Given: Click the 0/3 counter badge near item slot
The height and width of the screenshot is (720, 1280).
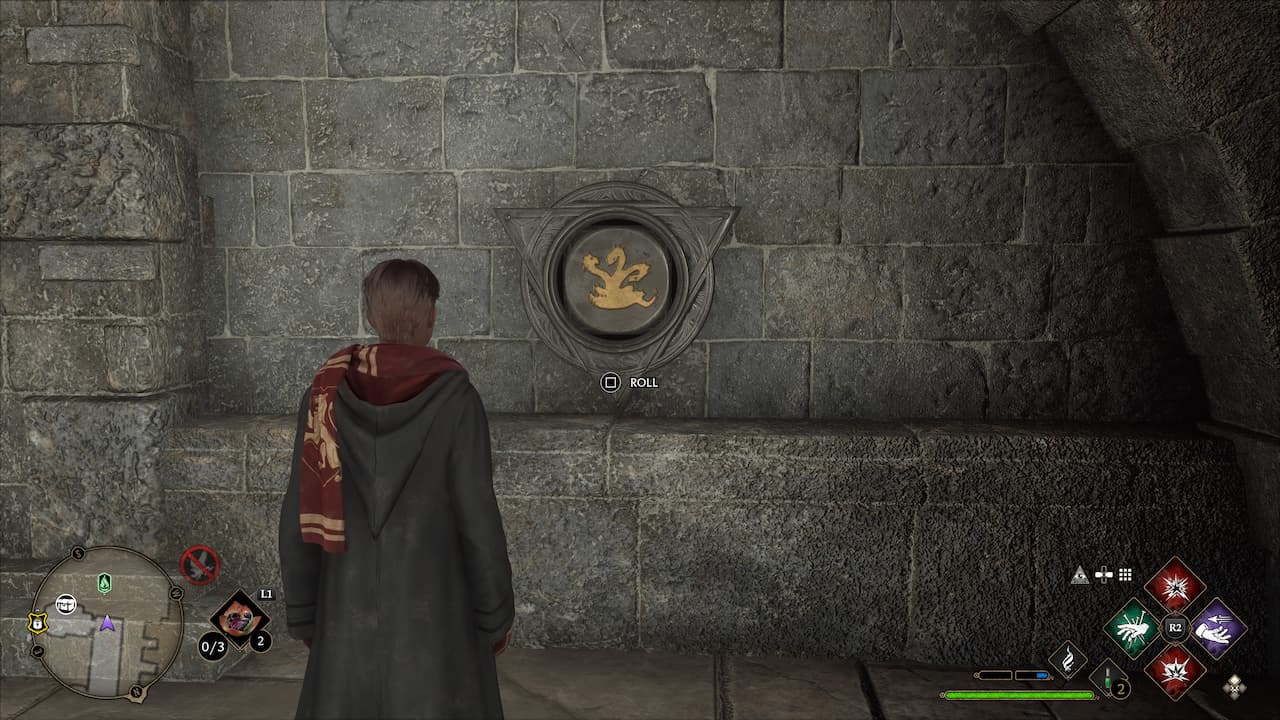Looking at the screenshot, I should [213, 645].
